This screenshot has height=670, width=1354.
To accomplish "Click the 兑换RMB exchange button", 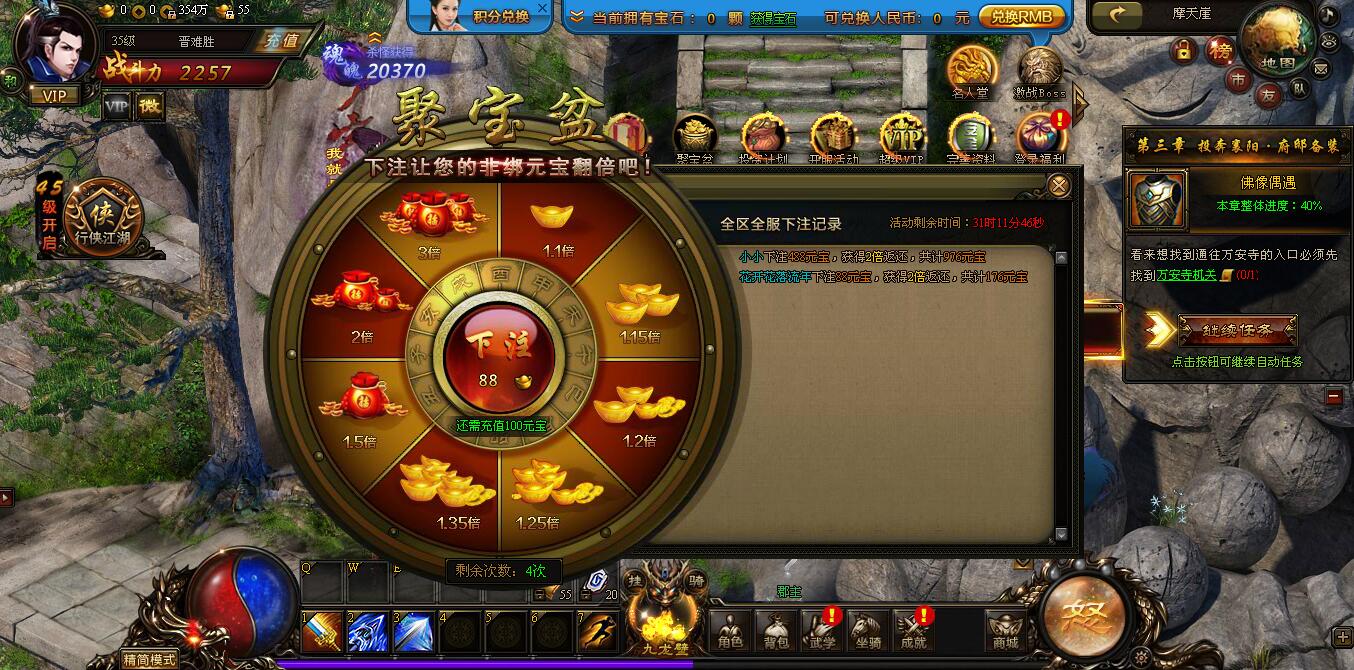I will tap(1021, 17).
